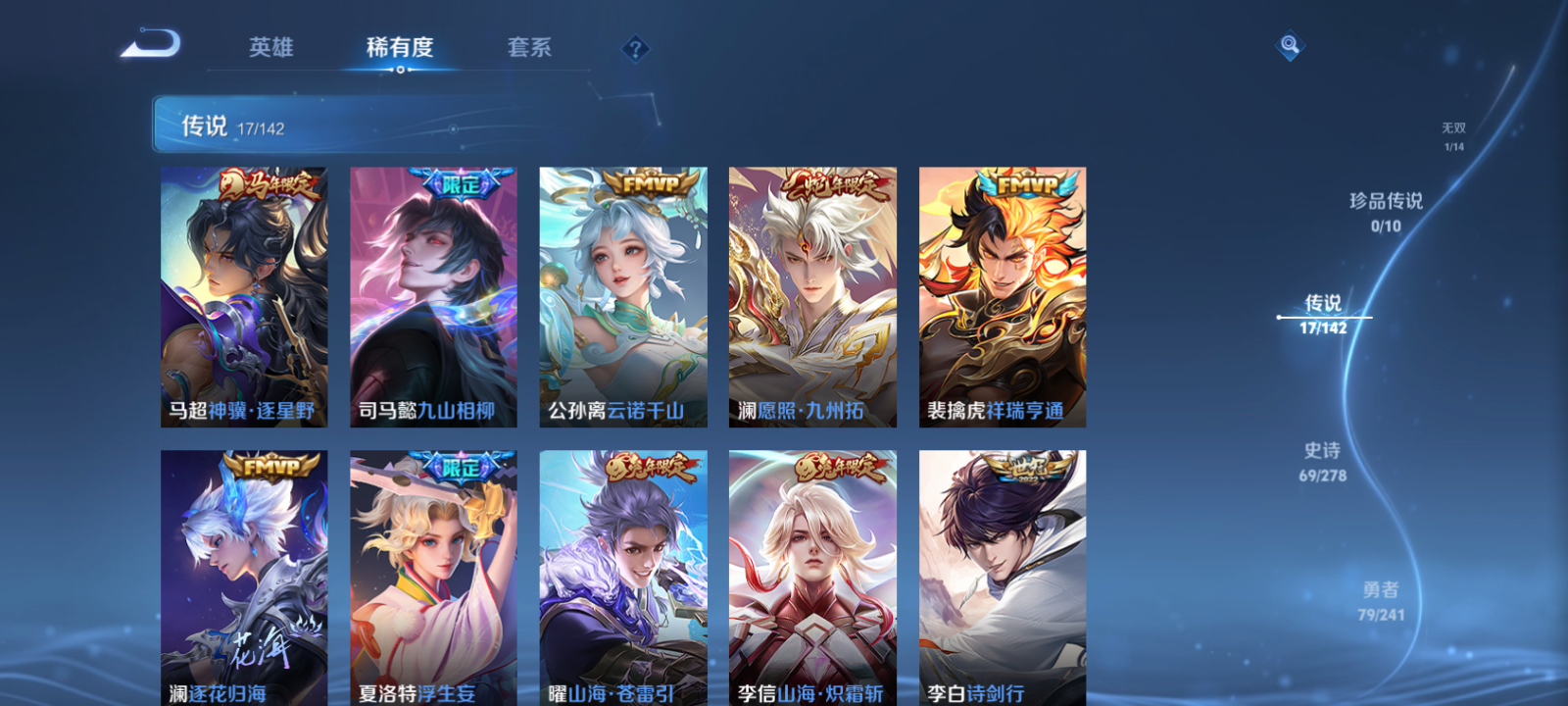The width and height of the screenshot is (1568, 706).
Task: Open the help question mark icon
Action: pyautogui.click(x=637, y=47)
